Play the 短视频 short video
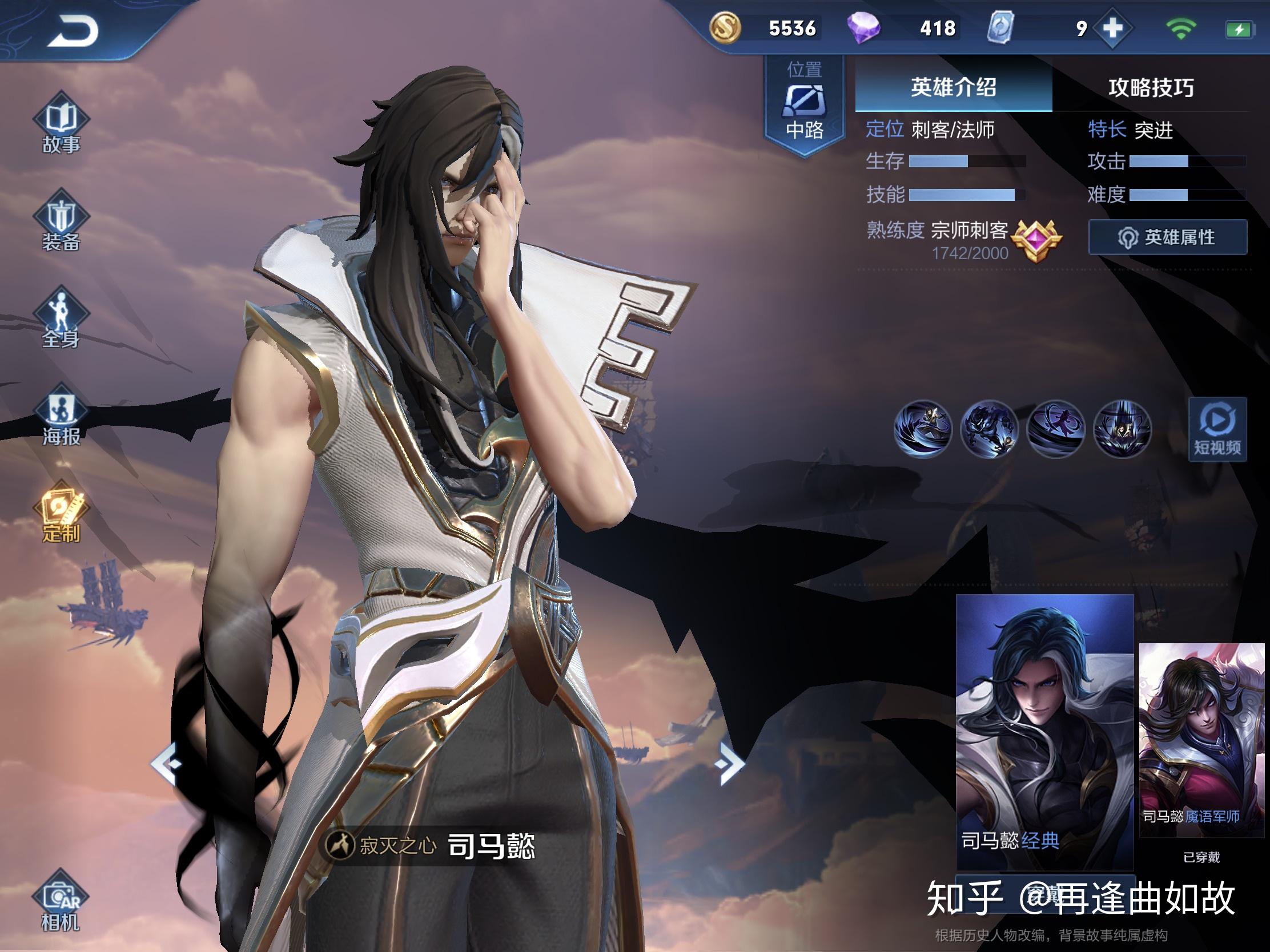This screenshot has height=952, width=1270. tap(1217, 429)
